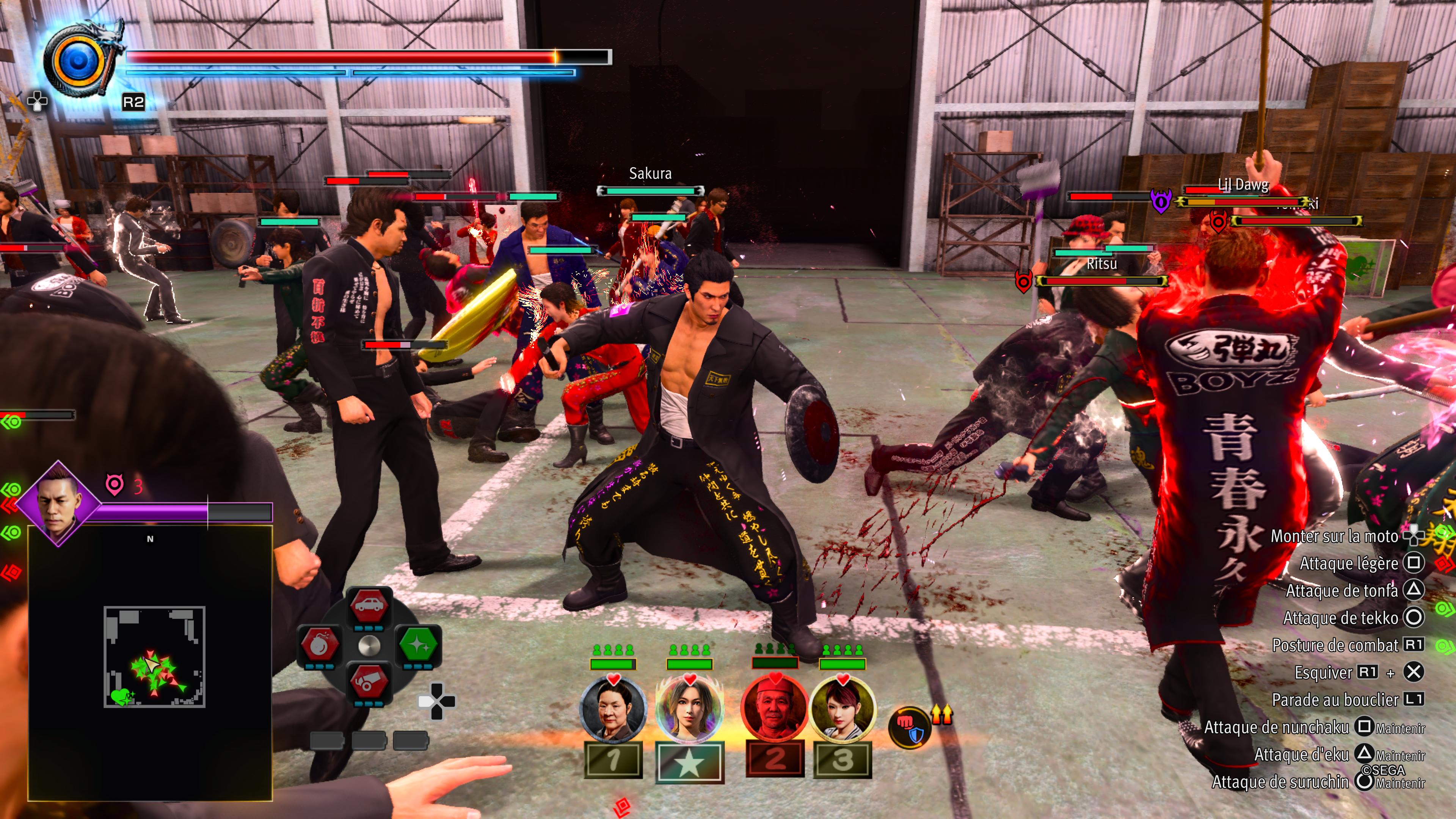Select the enemy boss portrait diamond

click(58, 502)
